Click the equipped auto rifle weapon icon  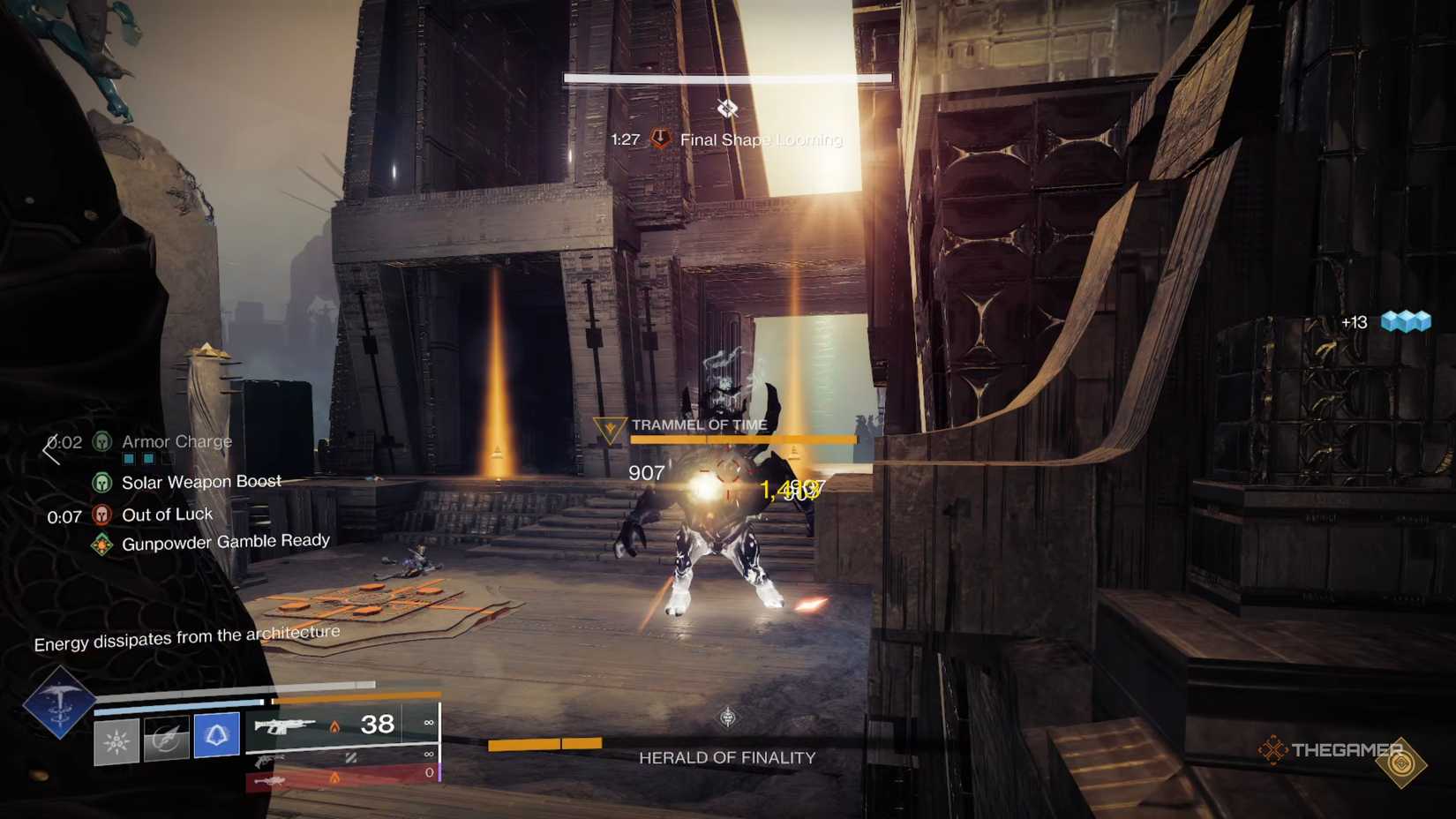coord(282,726)
